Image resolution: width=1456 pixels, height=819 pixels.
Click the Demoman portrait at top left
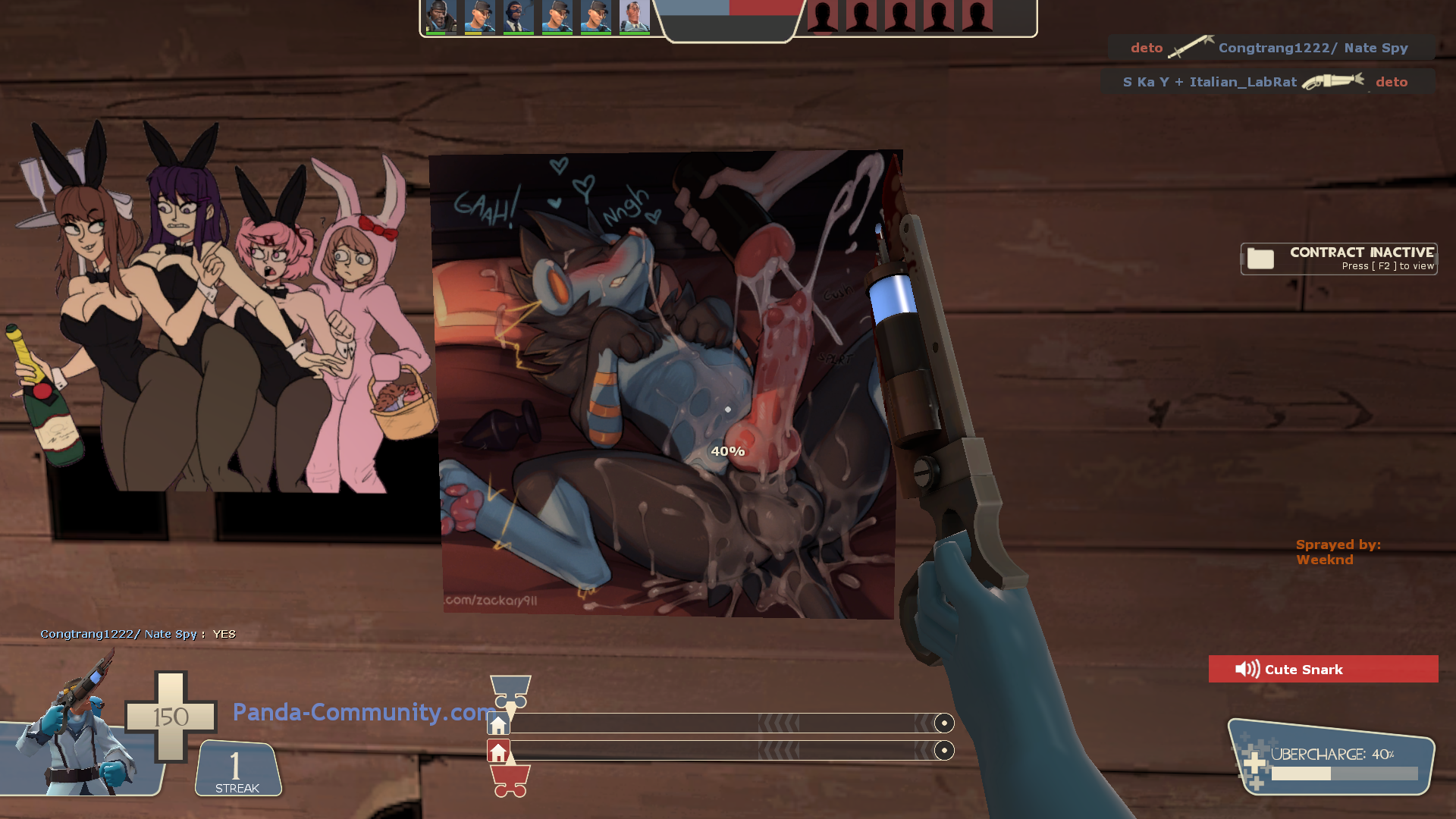tap(440, 17)
